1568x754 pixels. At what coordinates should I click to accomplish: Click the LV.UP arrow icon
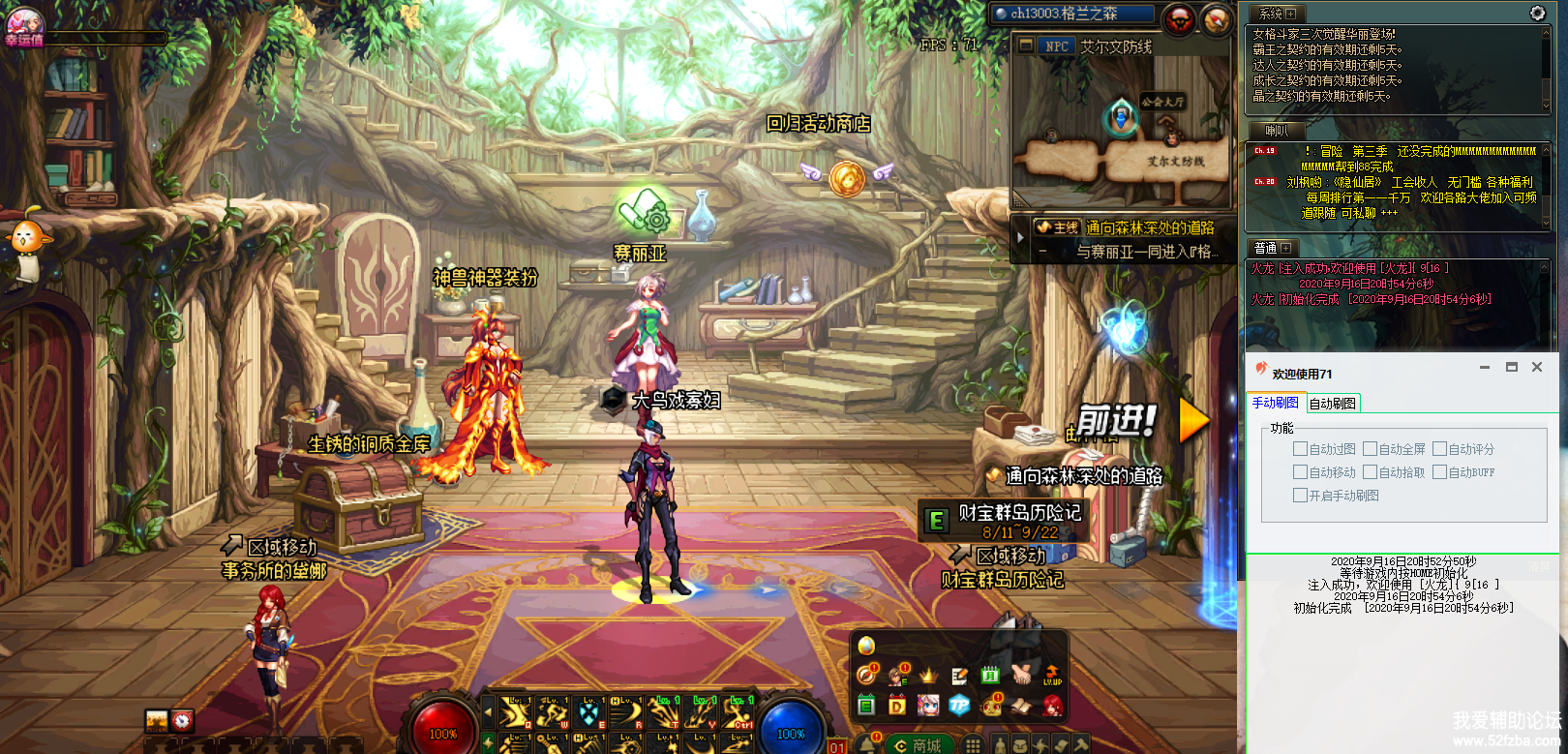(x=1052, y=675)
